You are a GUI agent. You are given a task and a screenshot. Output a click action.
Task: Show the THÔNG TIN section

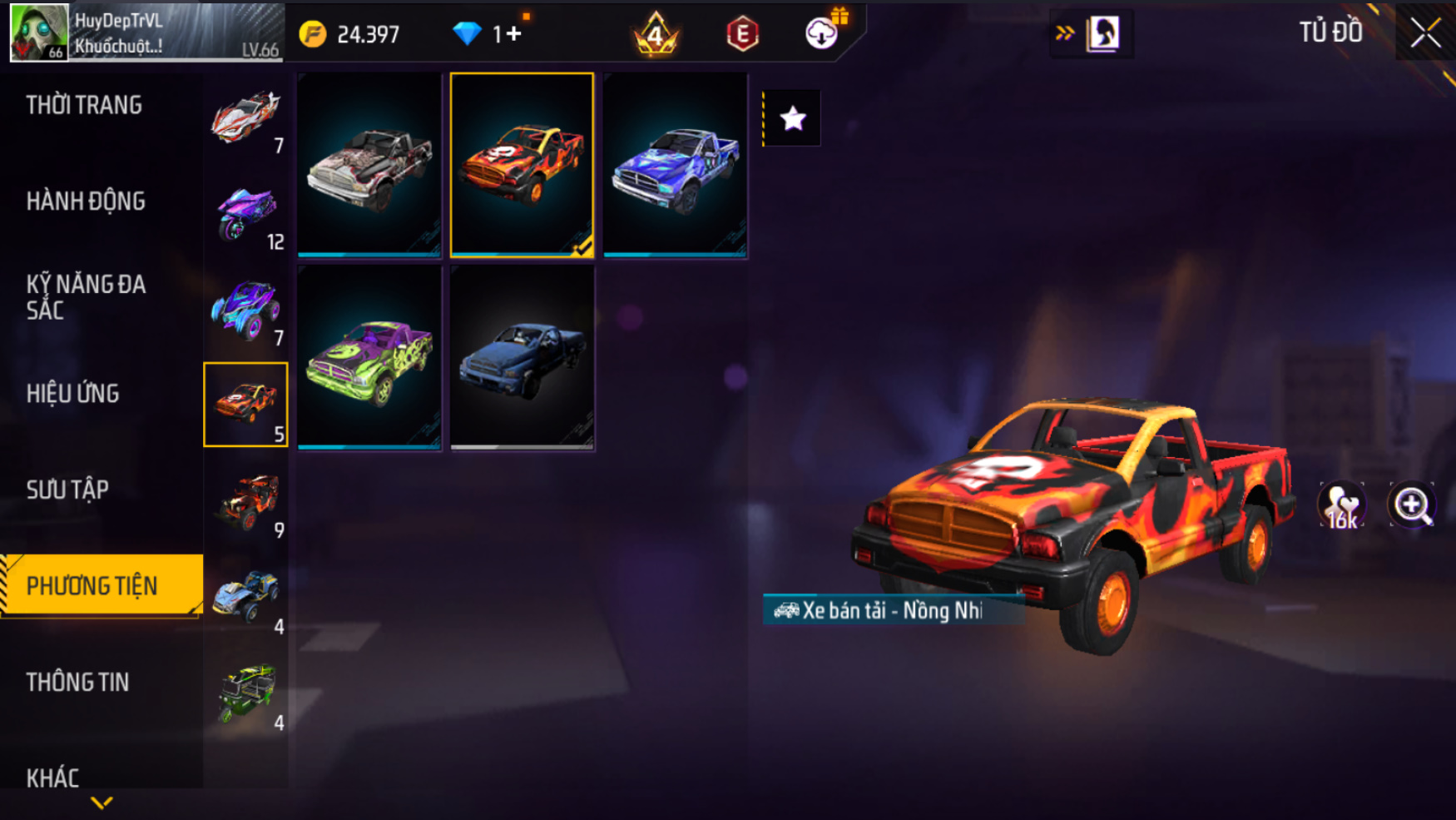78,683
